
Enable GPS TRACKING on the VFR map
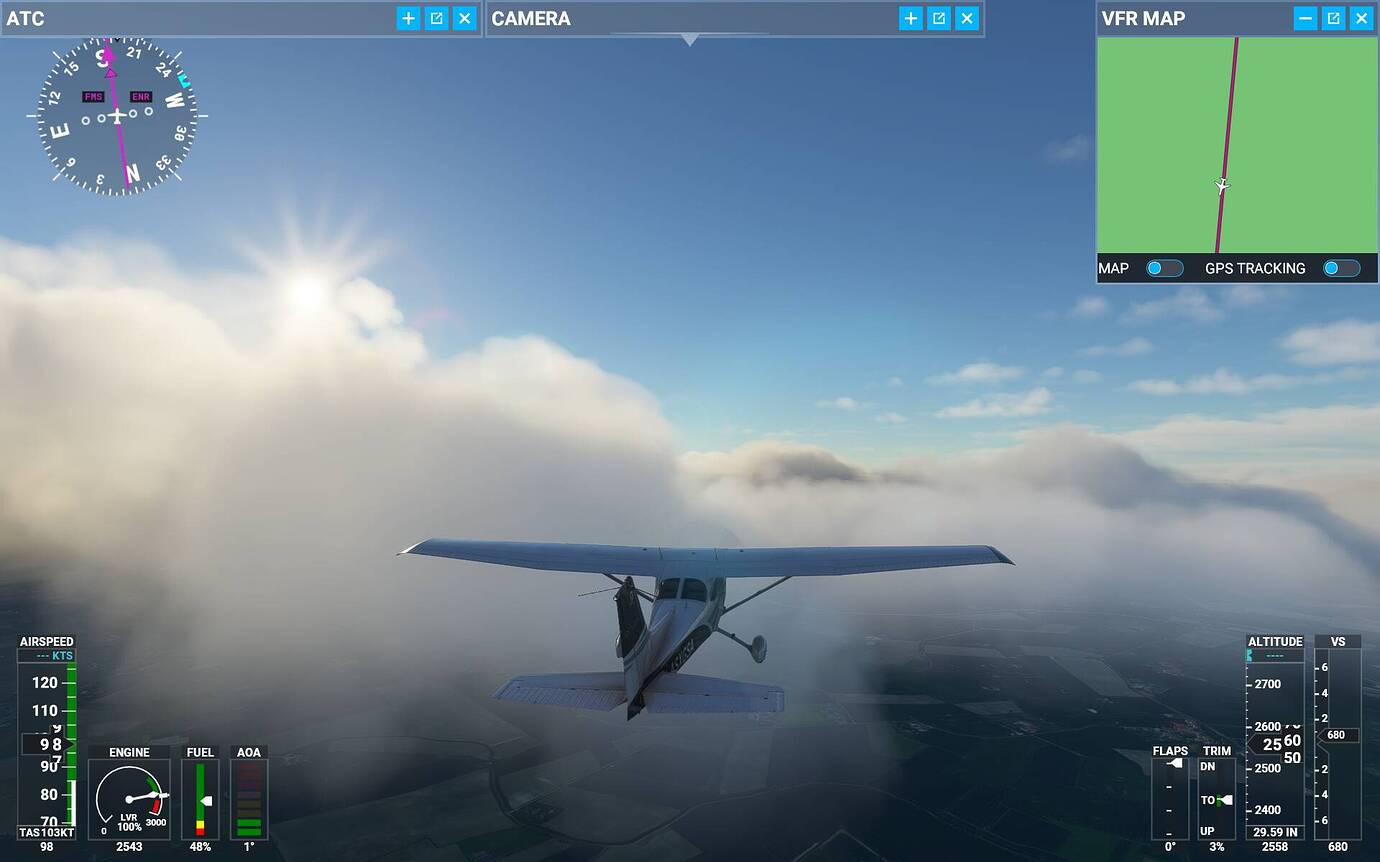tap(1341, 268)
